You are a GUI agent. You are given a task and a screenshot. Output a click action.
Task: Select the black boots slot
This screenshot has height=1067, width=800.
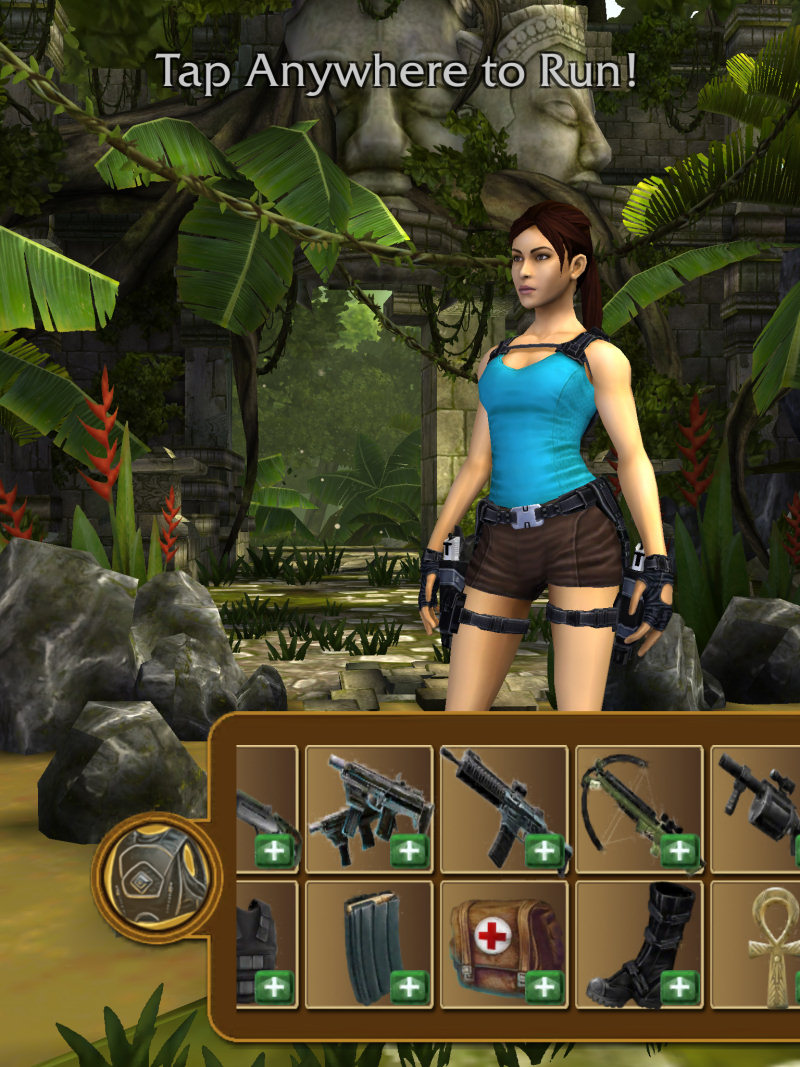click(x=640, y=944)
